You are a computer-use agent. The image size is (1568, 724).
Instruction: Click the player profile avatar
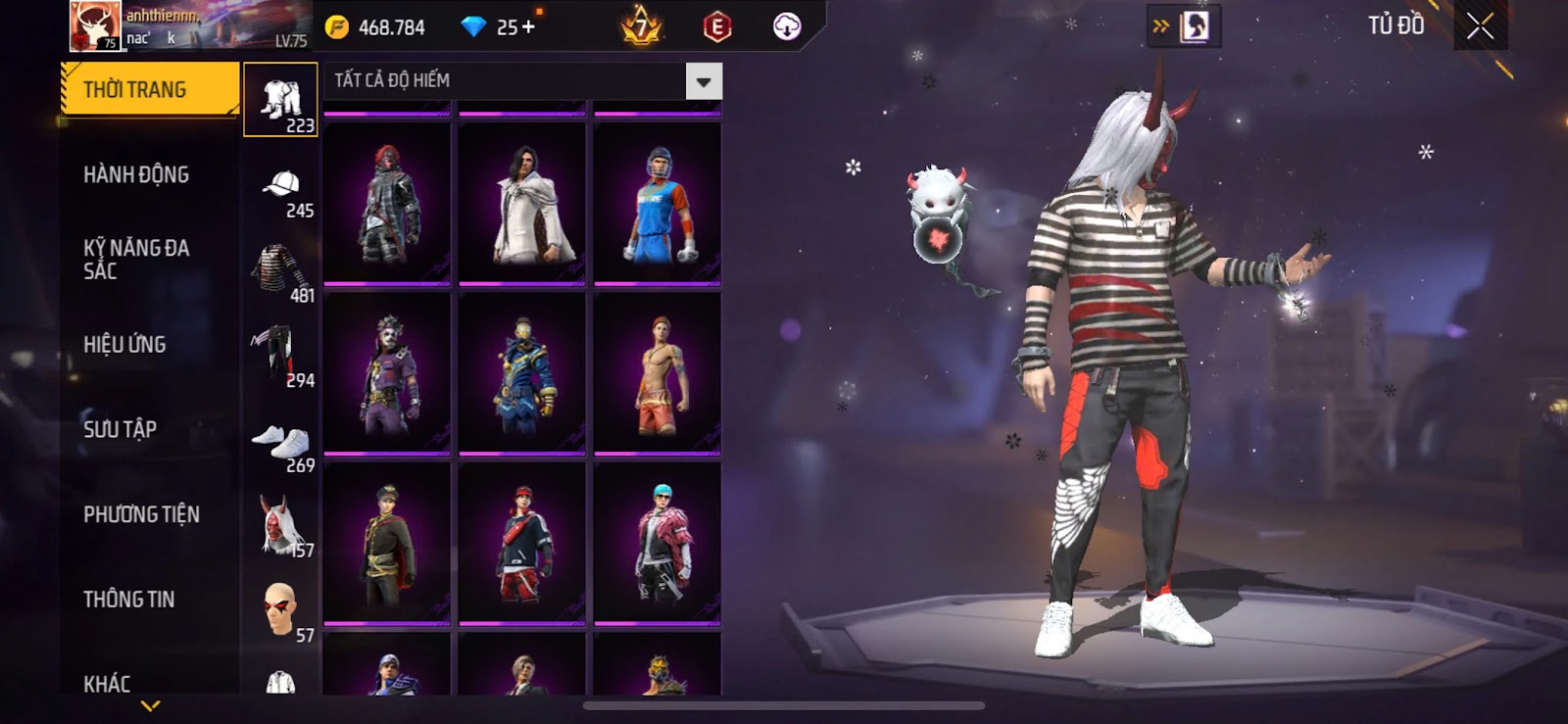pyautogui.click(x=94, y=25)
